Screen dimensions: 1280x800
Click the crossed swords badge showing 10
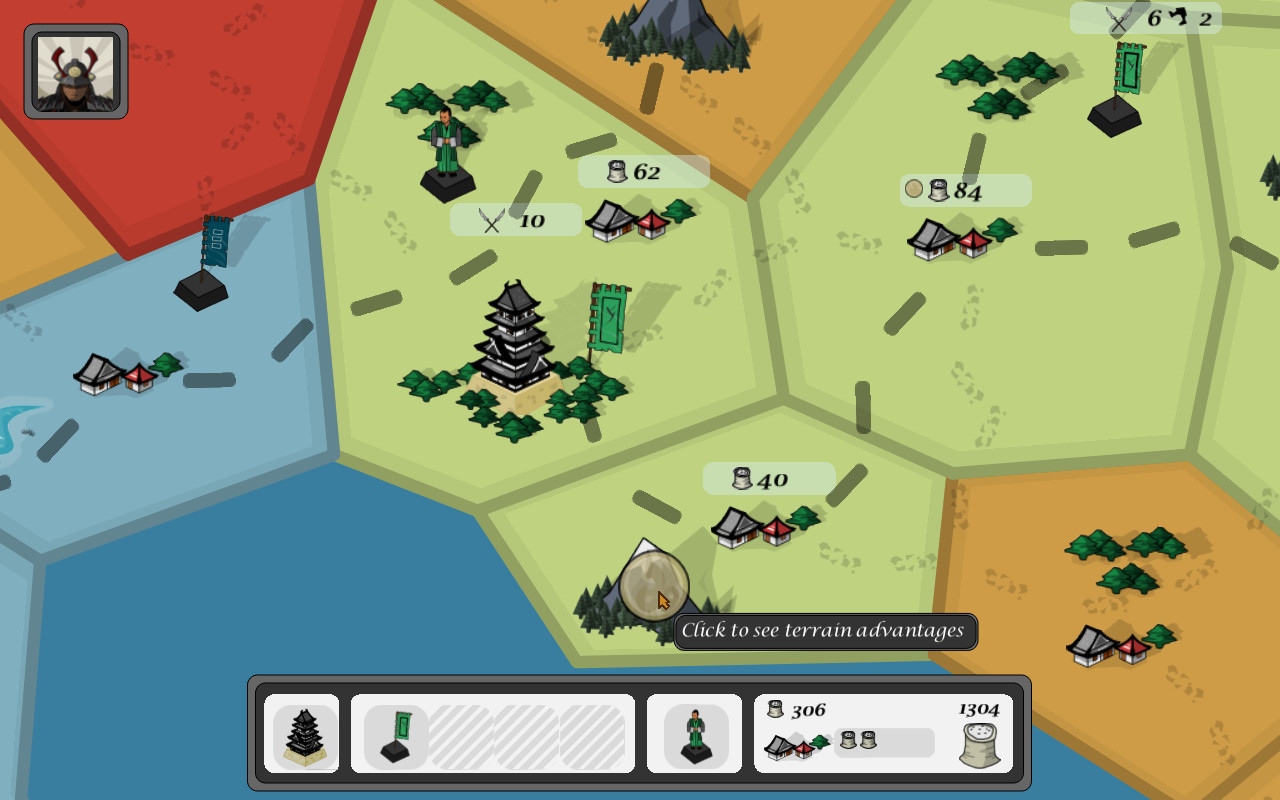[515, 218]
